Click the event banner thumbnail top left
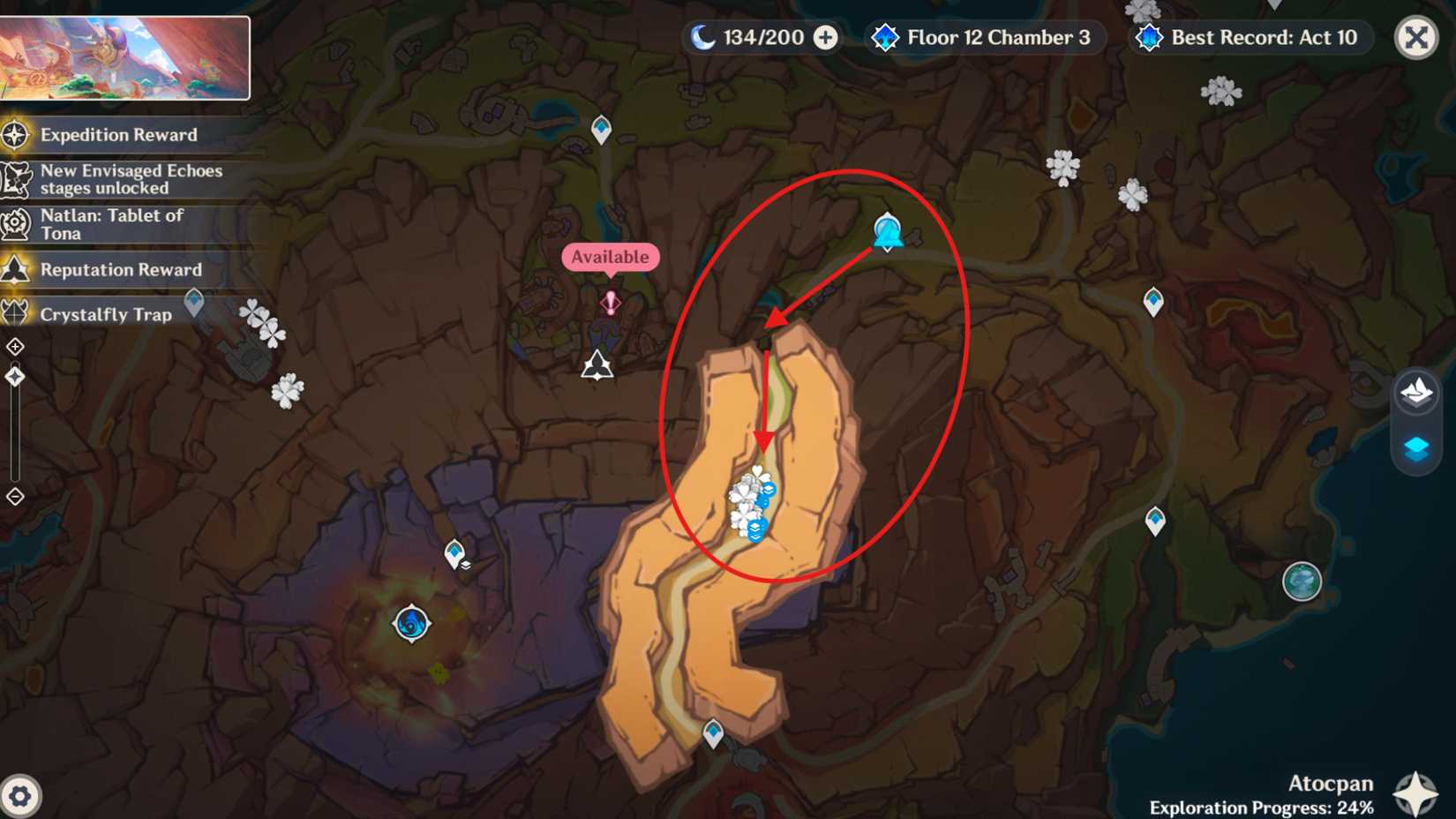This screenshot has width=1456, height=819. [128, 56]
